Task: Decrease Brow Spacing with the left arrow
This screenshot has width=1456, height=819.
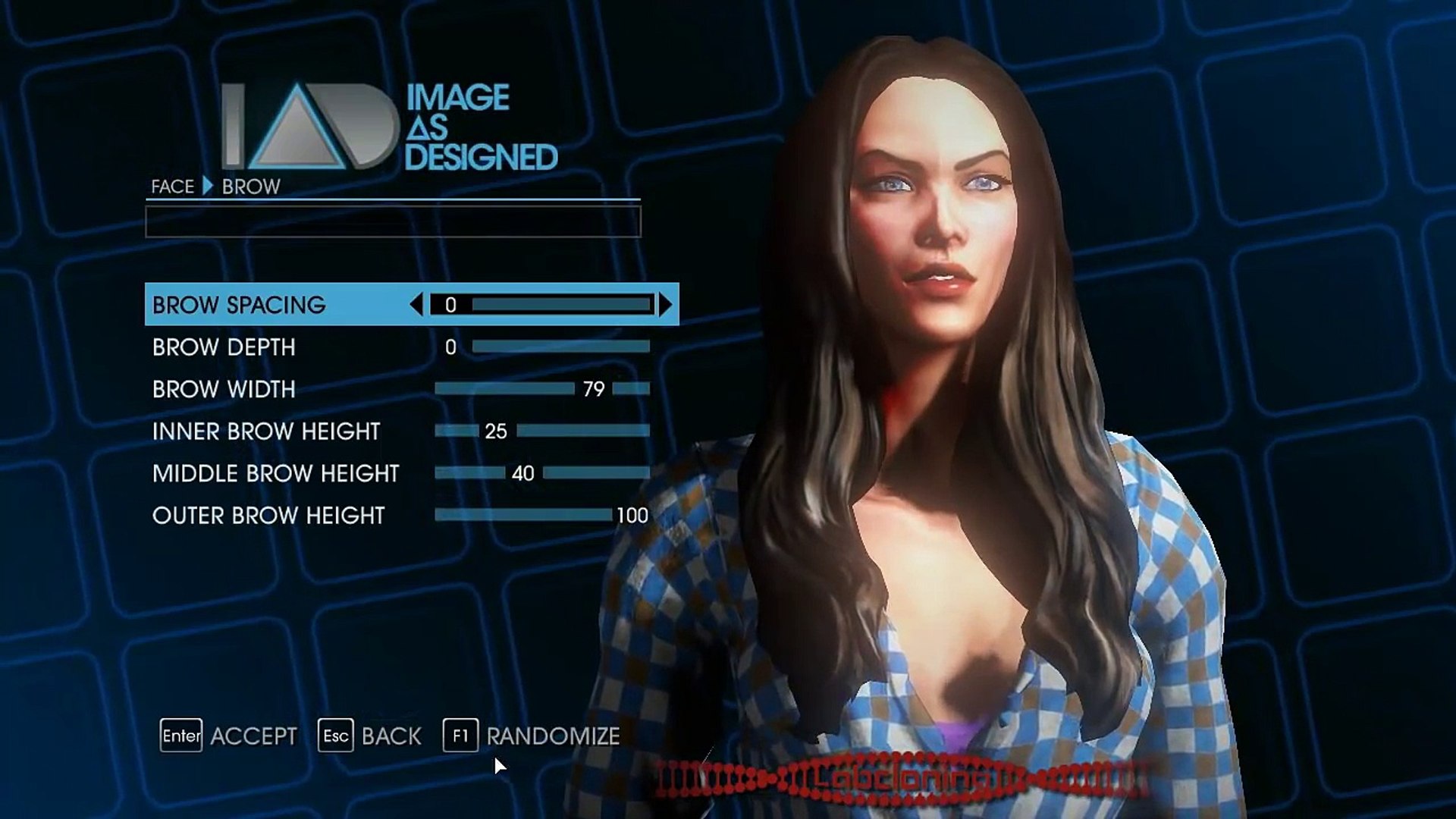Action: click(x=416, y=305)
